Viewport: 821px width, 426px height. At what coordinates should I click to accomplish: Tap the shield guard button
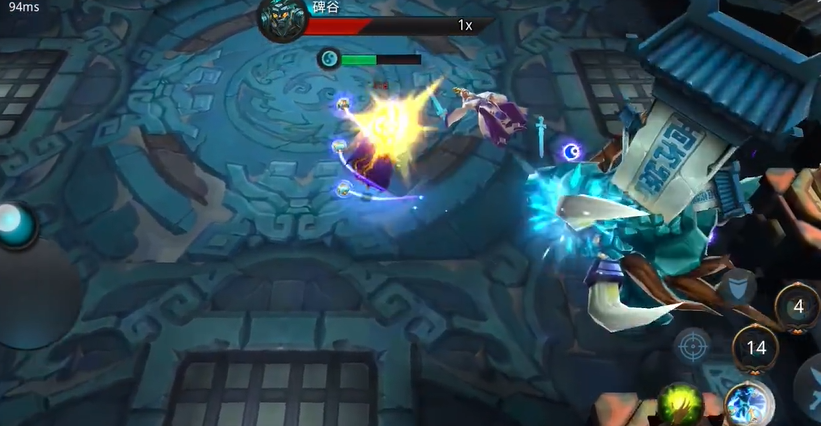pos(737,287)
